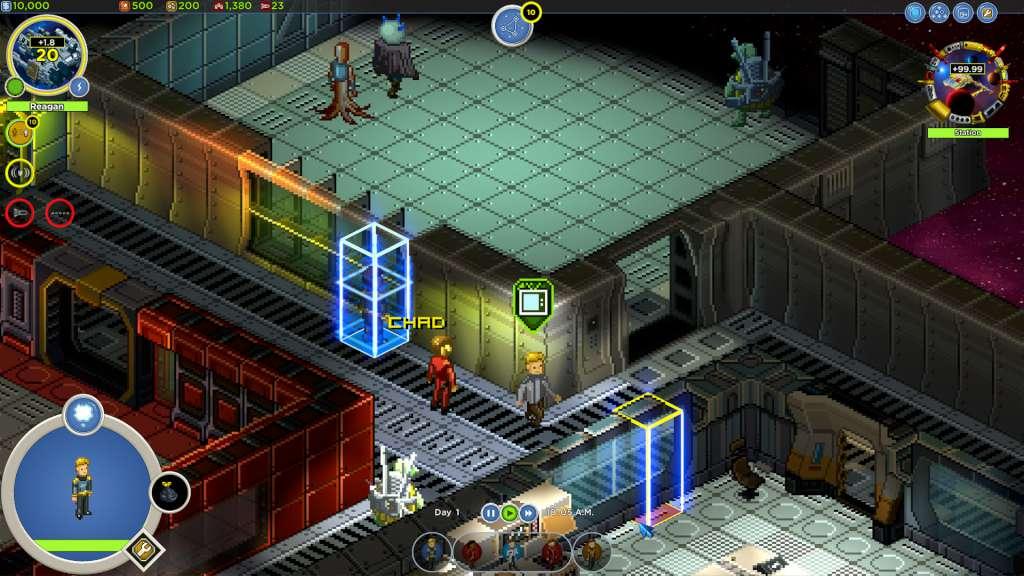Click the green play speed button
Screen dimensions: 1024x576
(x=509, y=513)
